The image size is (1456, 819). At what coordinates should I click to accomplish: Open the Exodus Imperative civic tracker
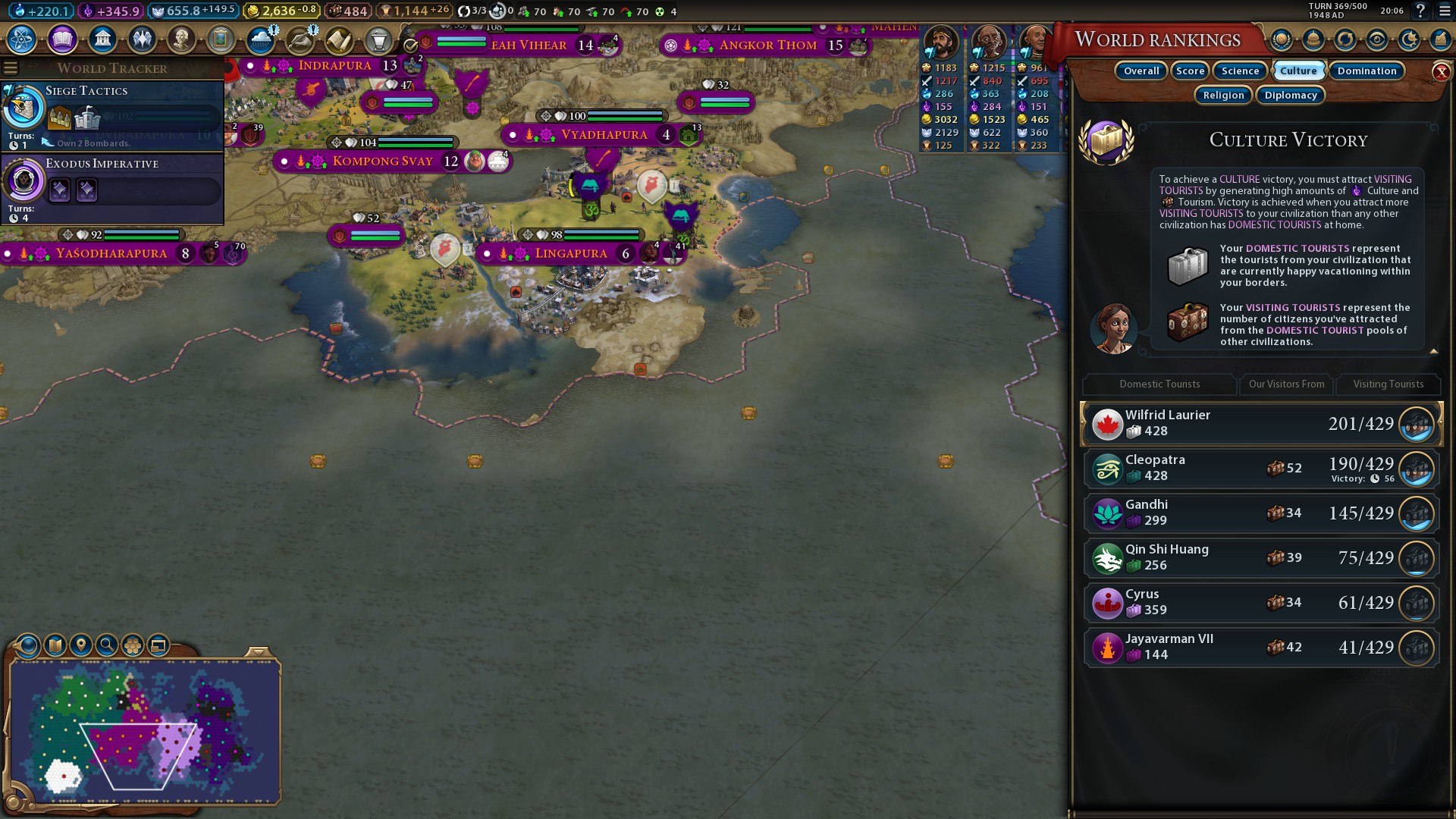click(114, 188)
